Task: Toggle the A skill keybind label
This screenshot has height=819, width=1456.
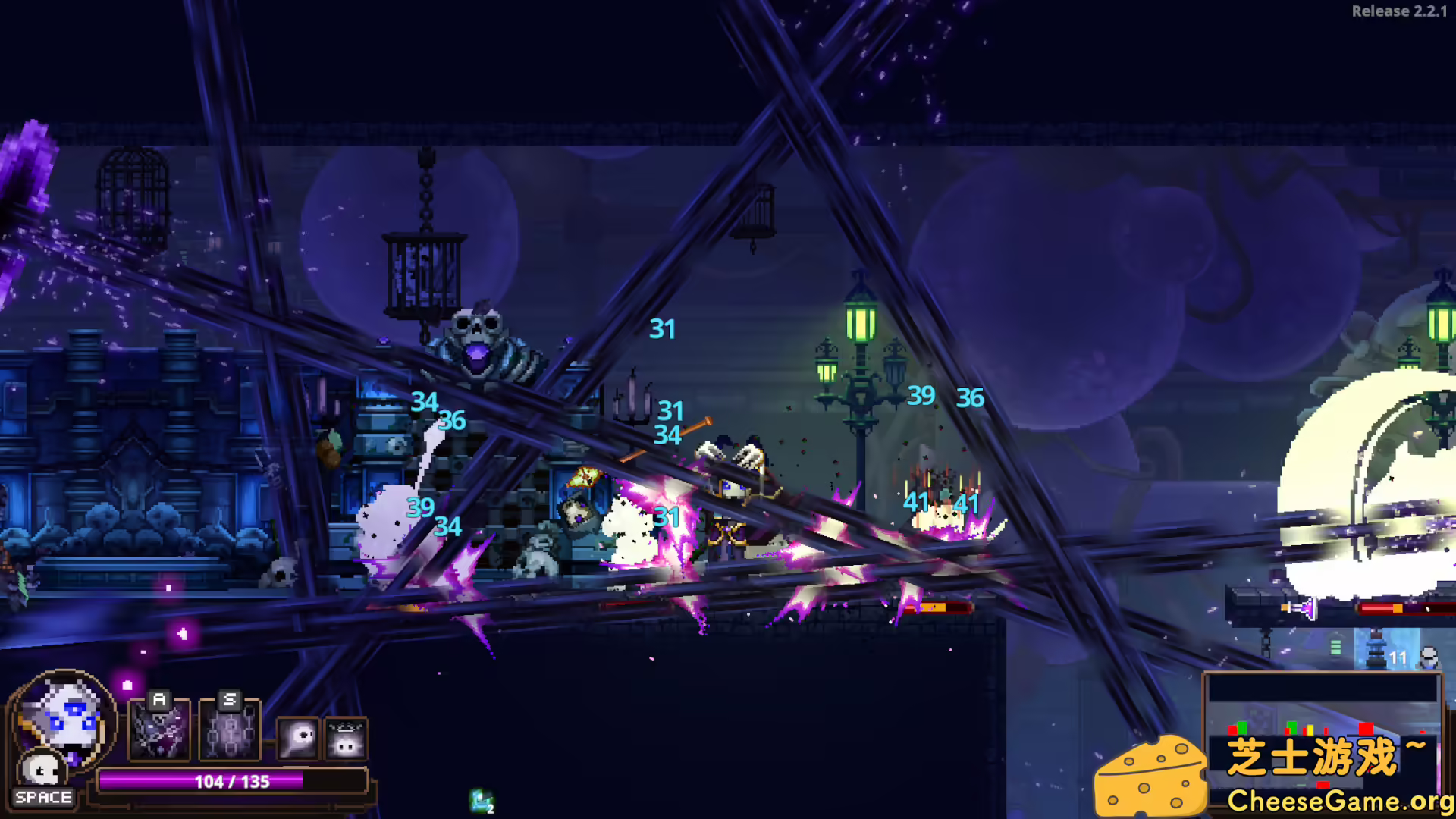Action: [x=158, y=700]
